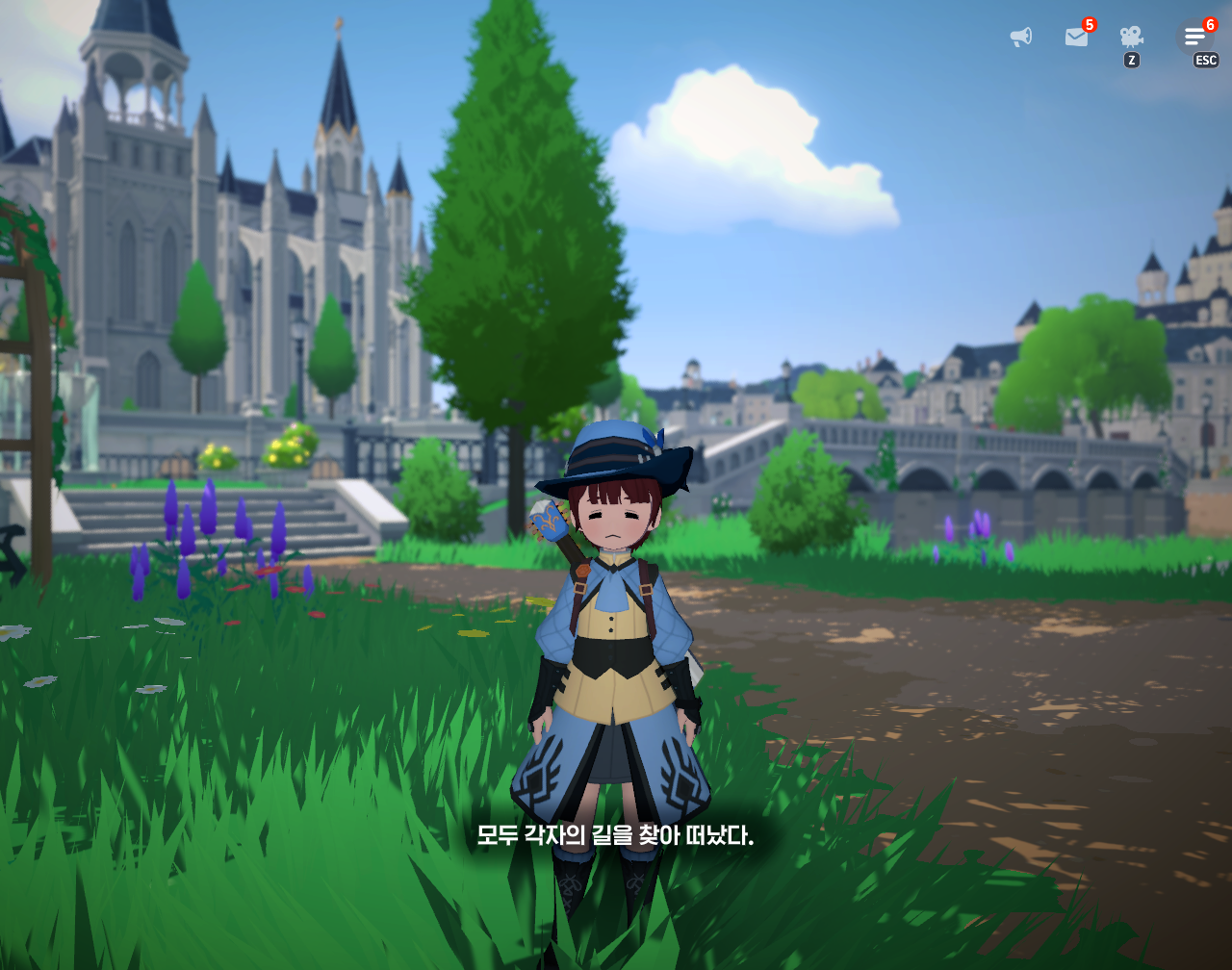Open the mailbox envelope icon
Image resolution: width=1232 pixels, height=970 pixels.
point(1076,38)
